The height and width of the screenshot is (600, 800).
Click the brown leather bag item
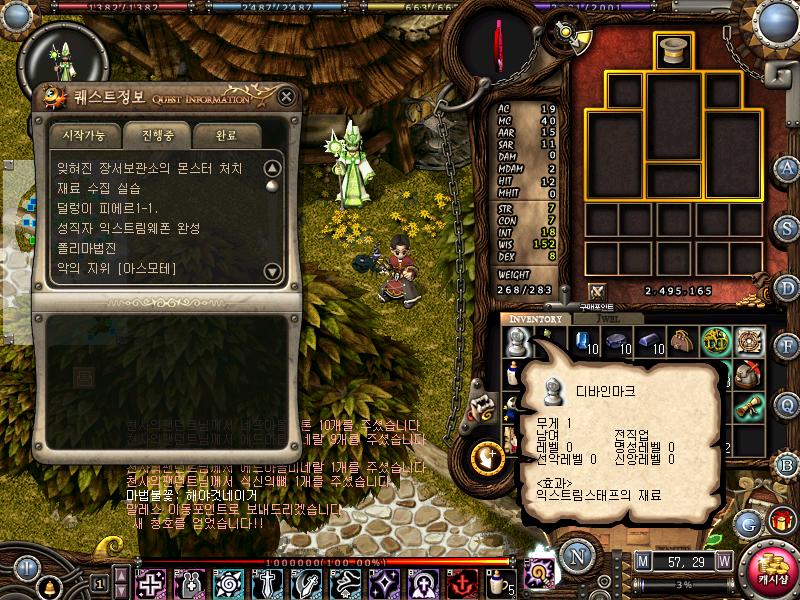coord(683,342)
